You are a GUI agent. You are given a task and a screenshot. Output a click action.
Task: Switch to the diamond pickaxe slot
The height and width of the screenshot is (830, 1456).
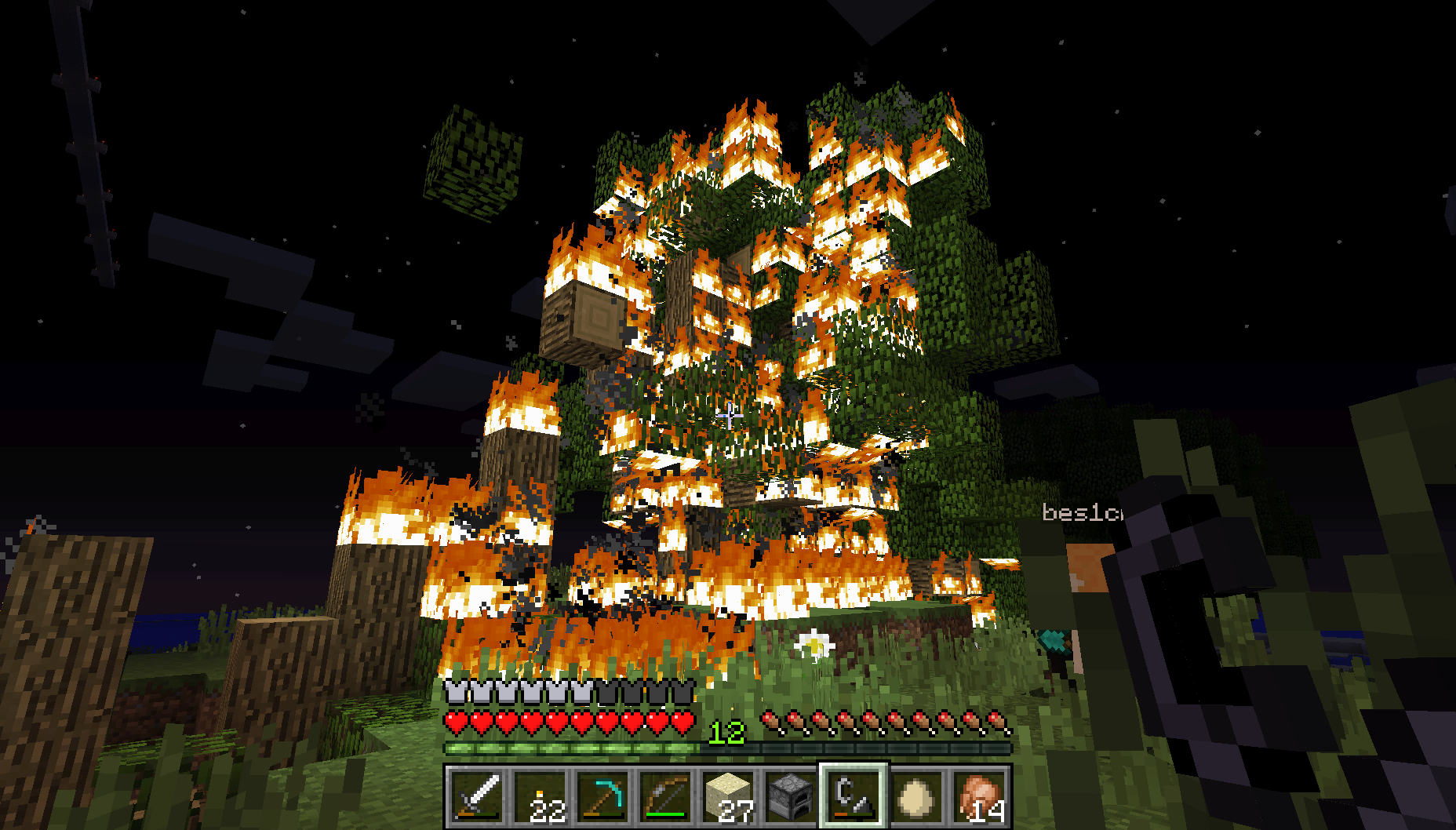(602, 796)
